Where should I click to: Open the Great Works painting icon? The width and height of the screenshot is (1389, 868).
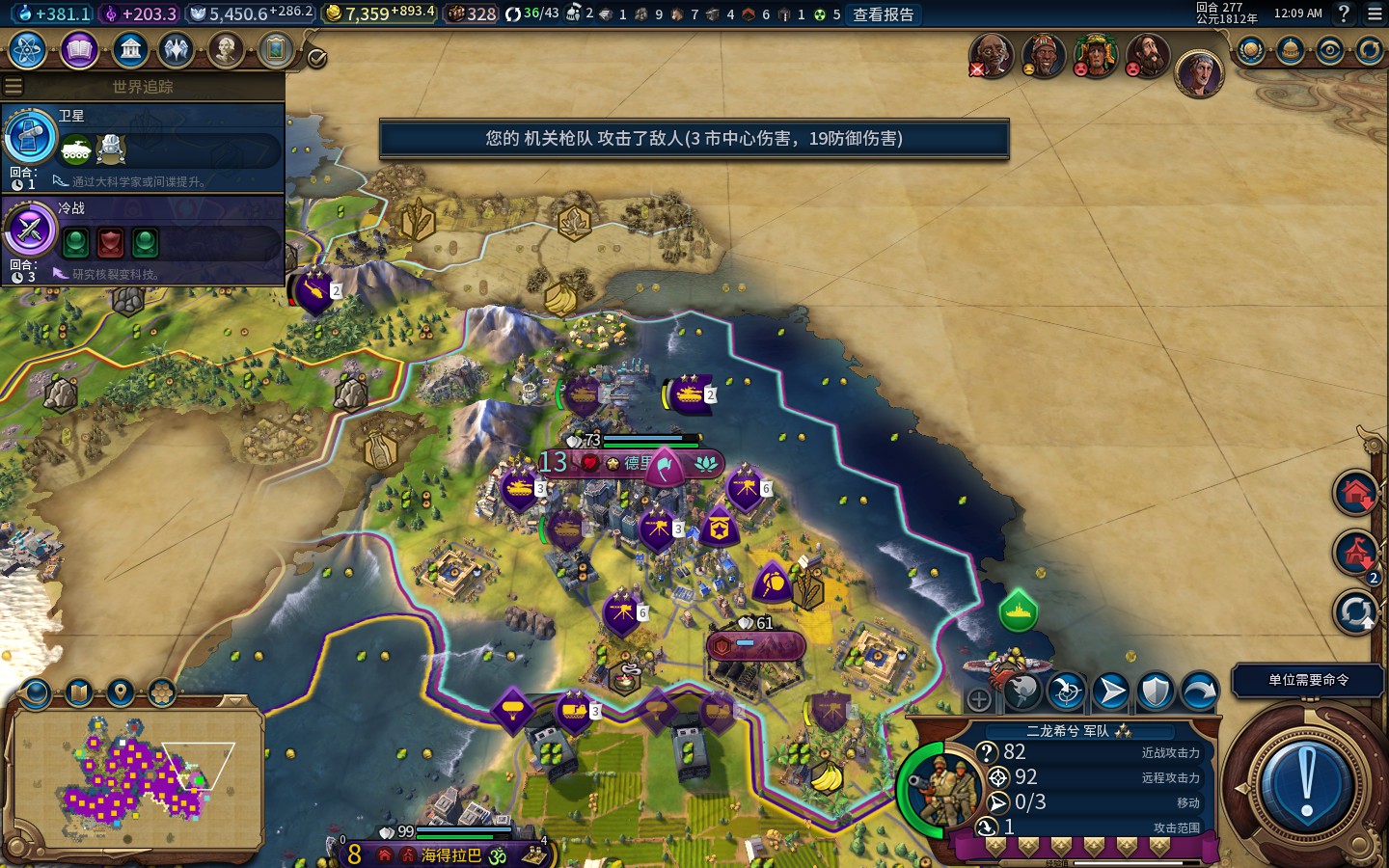(275, 49)
